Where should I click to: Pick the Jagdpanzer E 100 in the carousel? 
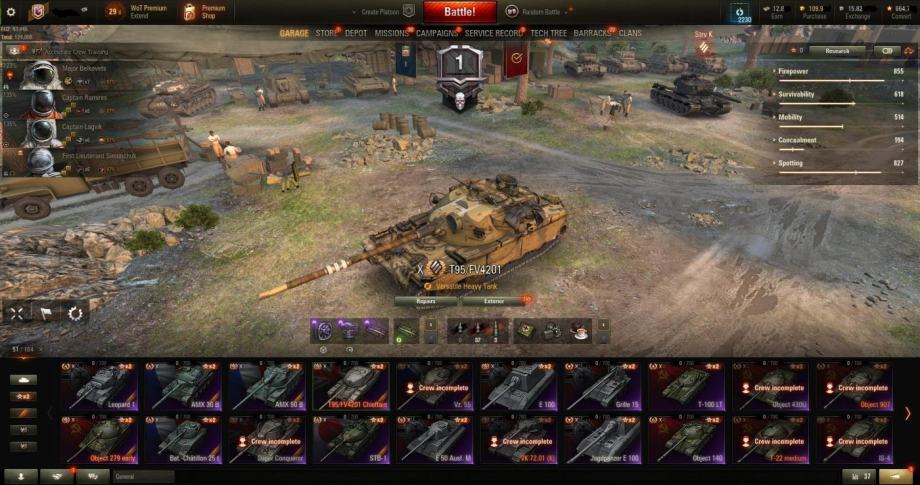tap(605, 438)
